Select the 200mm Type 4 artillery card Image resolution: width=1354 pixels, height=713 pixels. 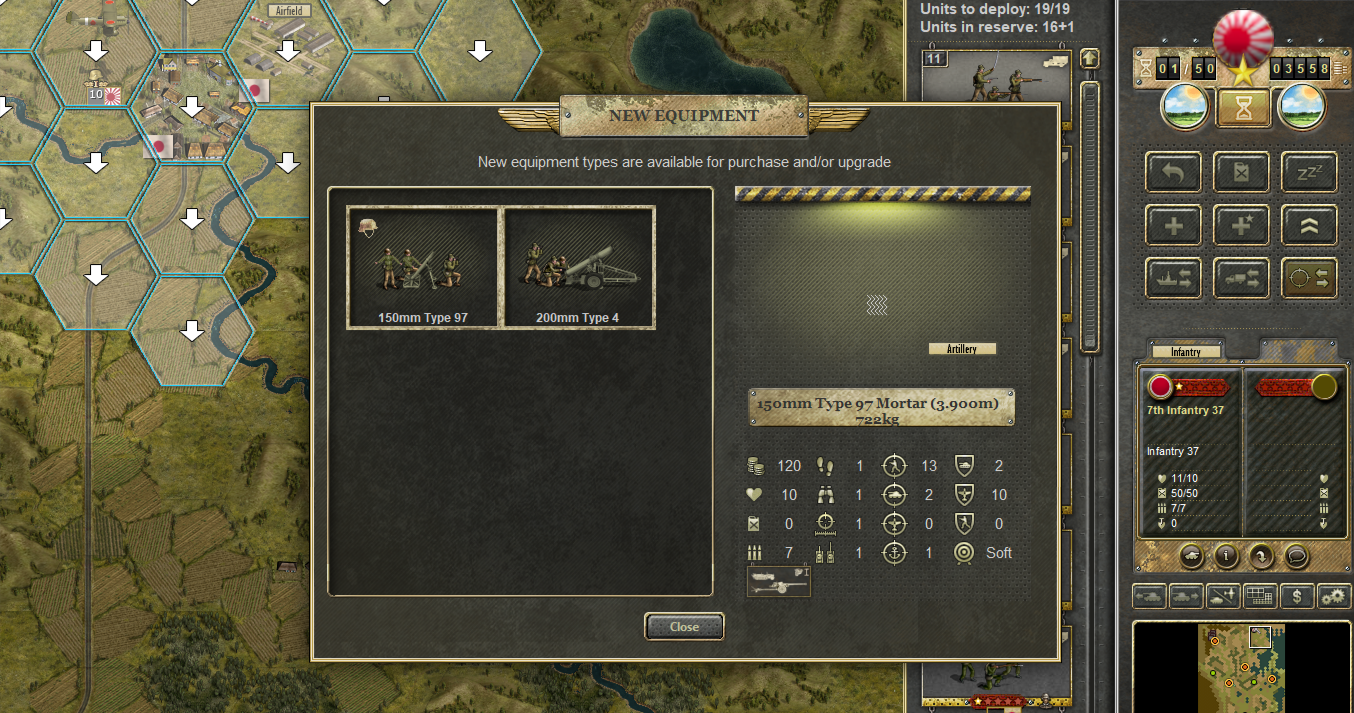click(580, 267)
